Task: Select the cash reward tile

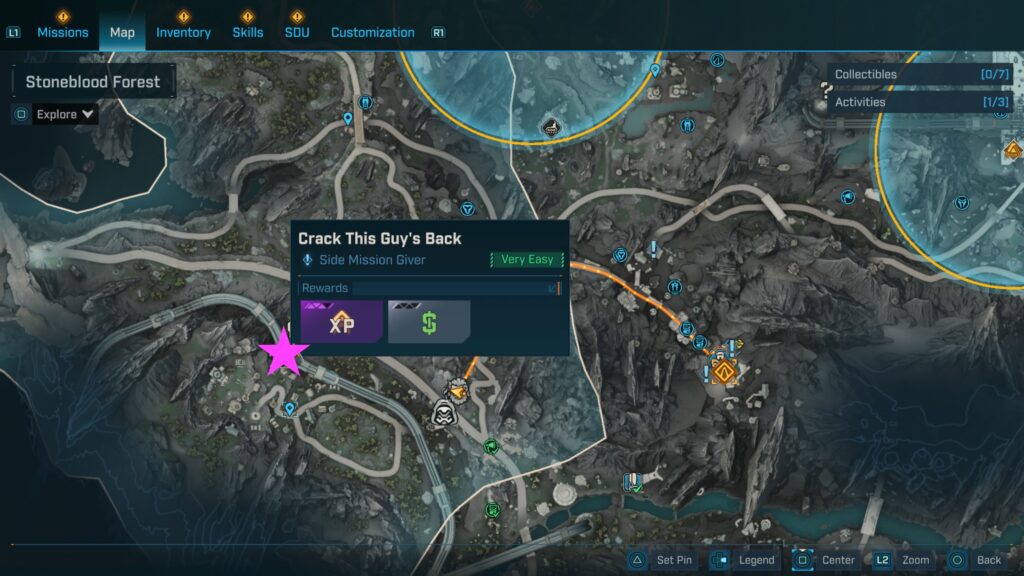Action: 429,322
